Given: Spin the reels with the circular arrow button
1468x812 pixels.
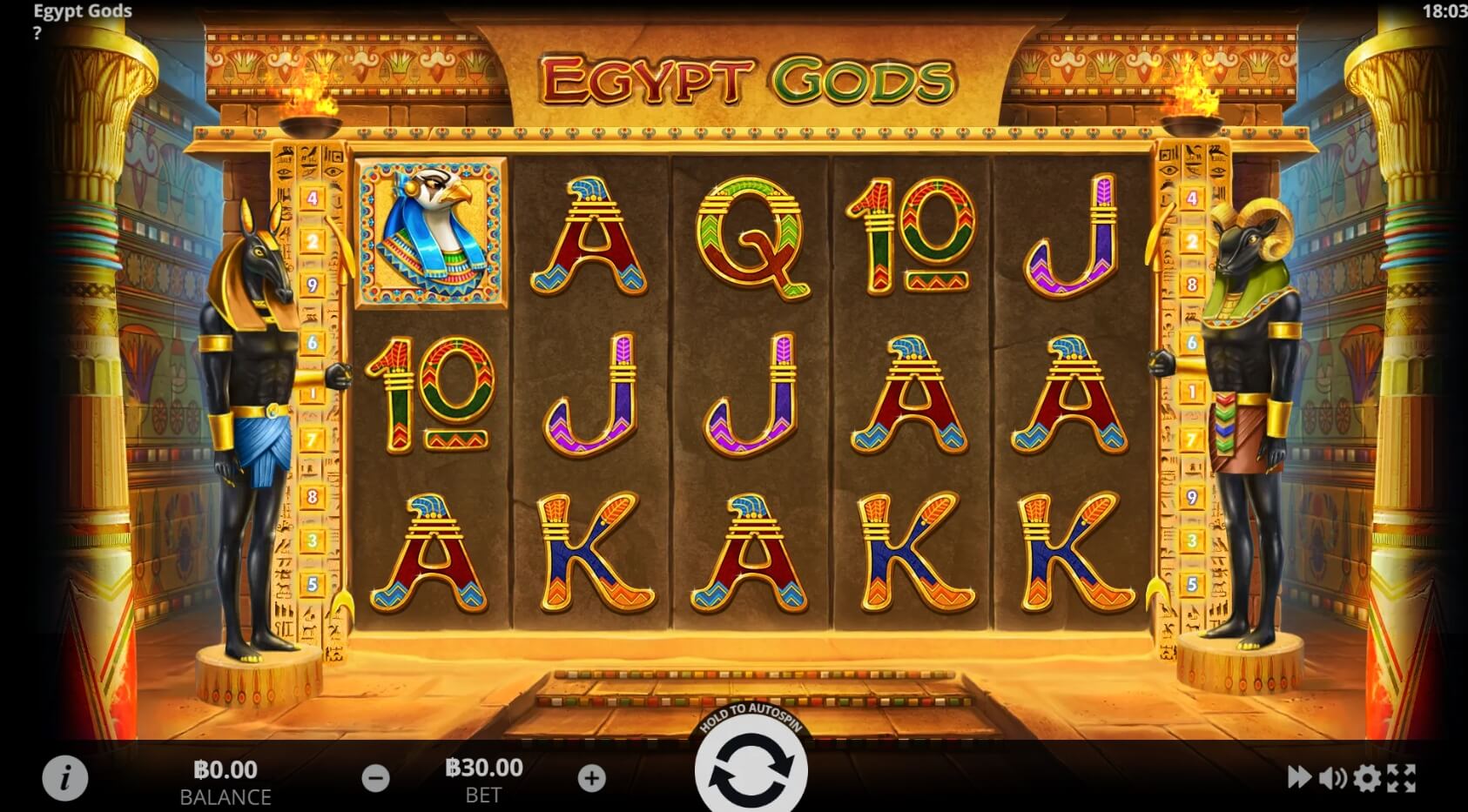Looking at the screenshot, I should point(751,770).
